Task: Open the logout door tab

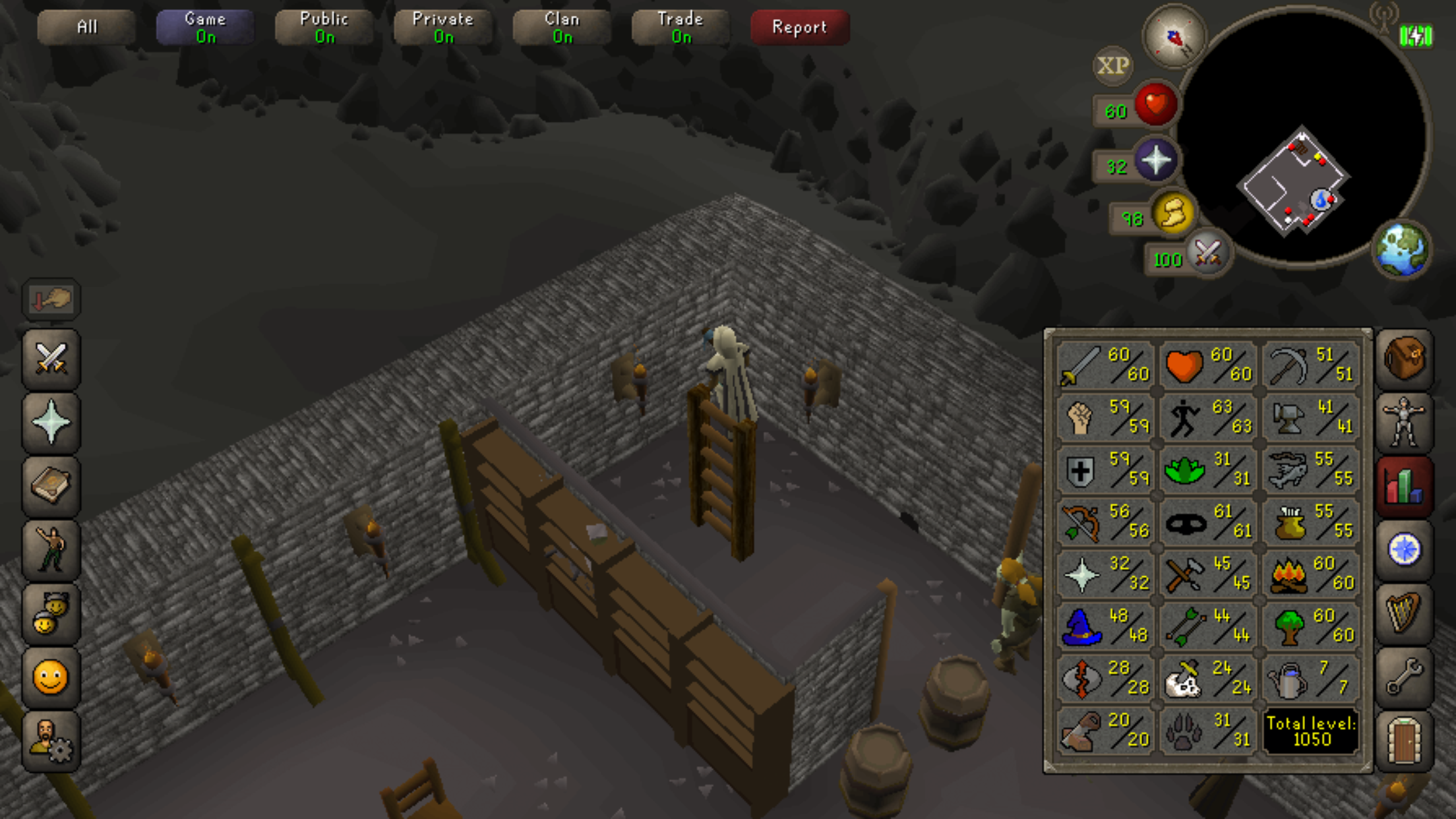Action: click(x=1404, y=741)
